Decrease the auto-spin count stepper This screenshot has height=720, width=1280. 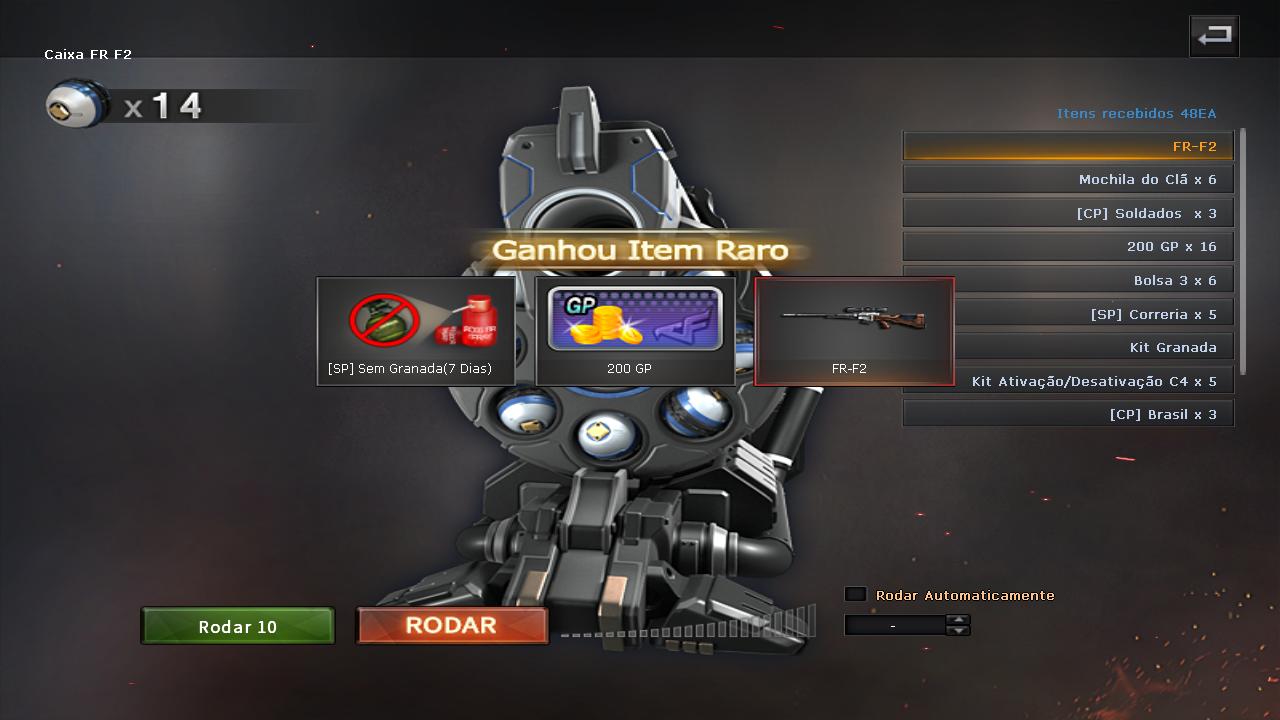(x=958, y=630)
